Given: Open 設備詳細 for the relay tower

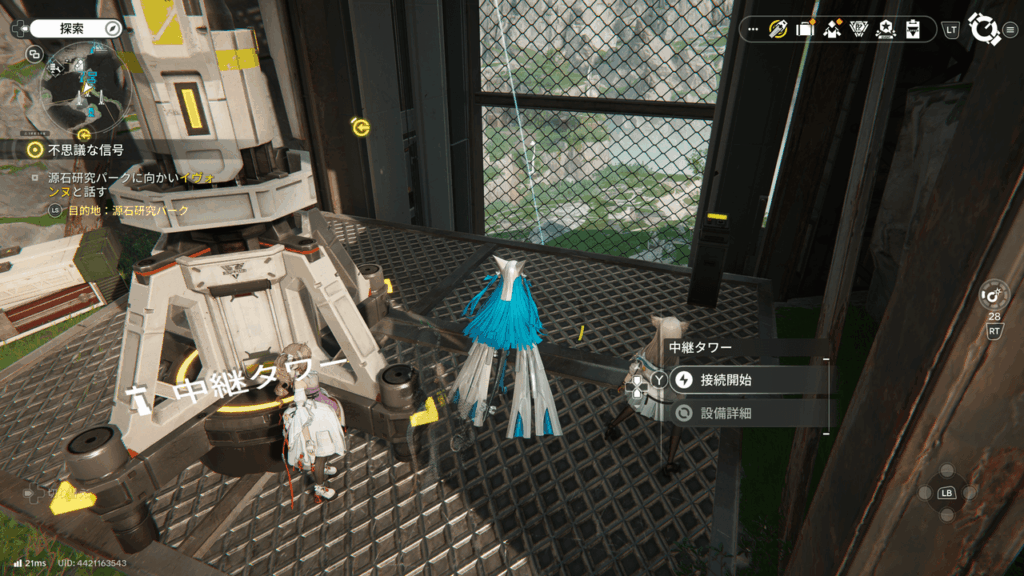Looking at the screenshot, I should click(746, 412).
